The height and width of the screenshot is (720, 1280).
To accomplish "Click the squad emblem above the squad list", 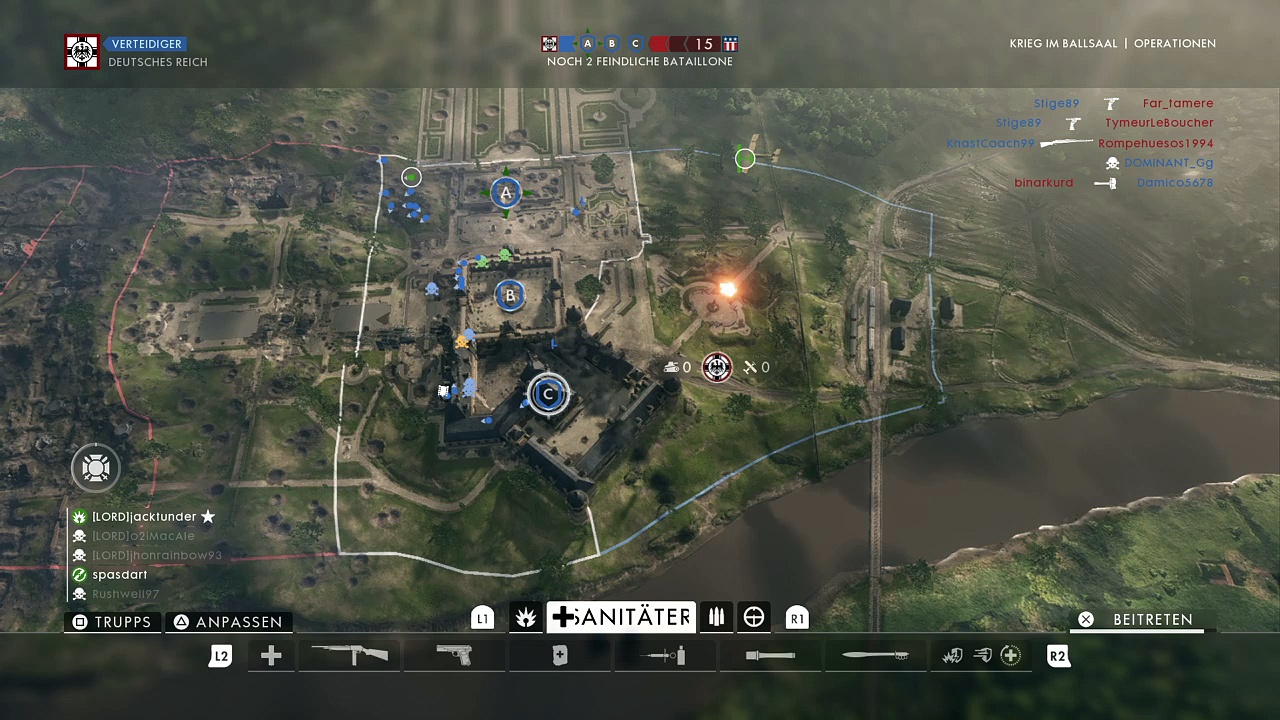I will [x=95, y=468].
